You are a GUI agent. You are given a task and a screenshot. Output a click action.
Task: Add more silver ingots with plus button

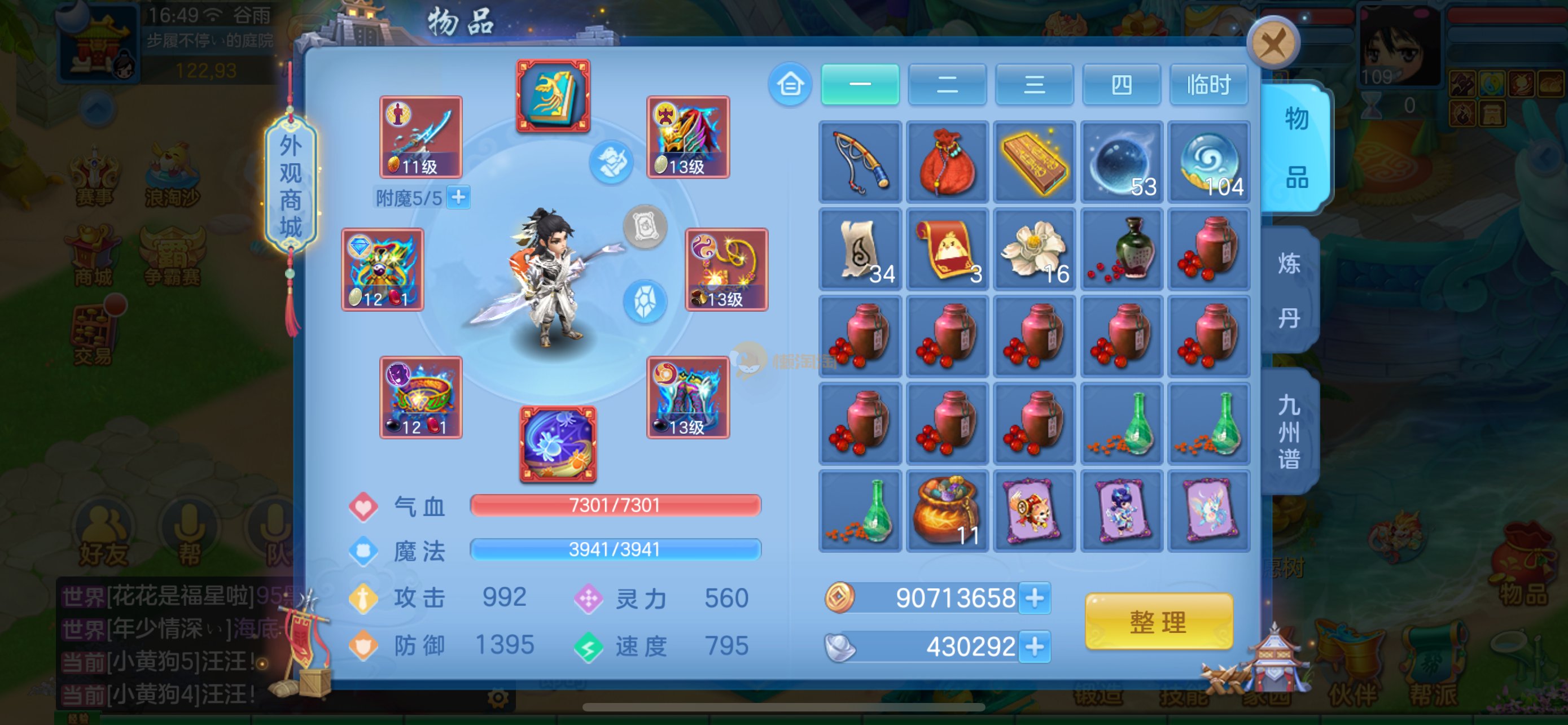pyautogui.click(x=1035, y=646)
